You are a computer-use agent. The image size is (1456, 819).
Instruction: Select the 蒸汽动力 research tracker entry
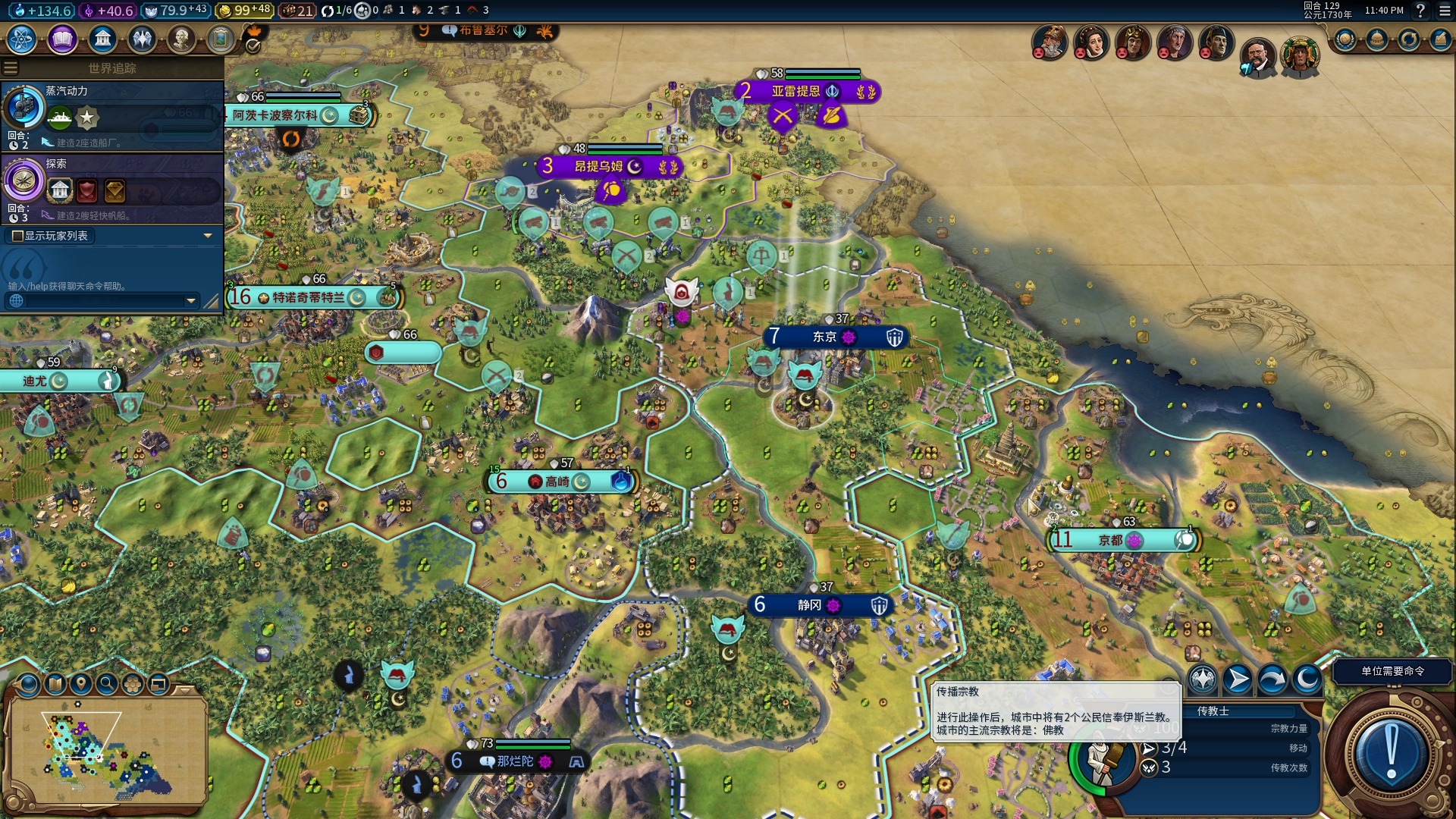[112, 115]
